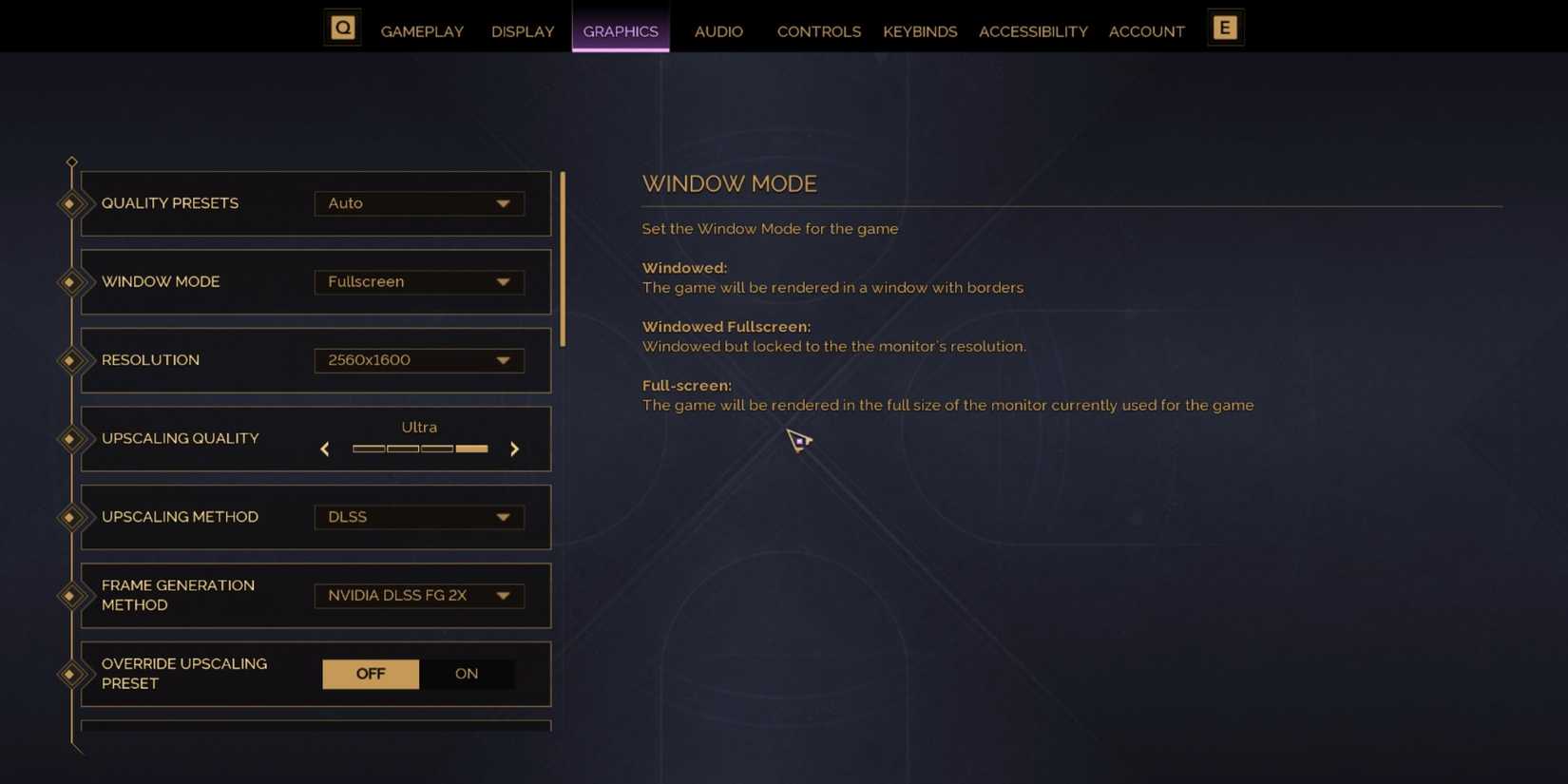The height and width of the screenshot is (784, 1568).
Task: Select the diamond marker beside Frame Generation Method
Action: click(x=72, y=596)
